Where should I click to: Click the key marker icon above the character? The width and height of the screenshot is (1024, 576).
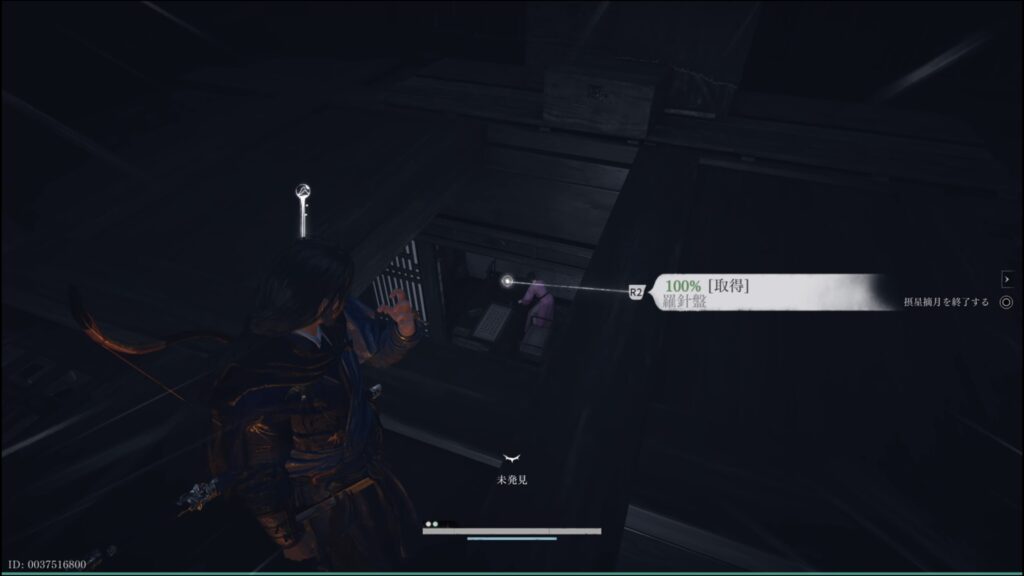302,206
